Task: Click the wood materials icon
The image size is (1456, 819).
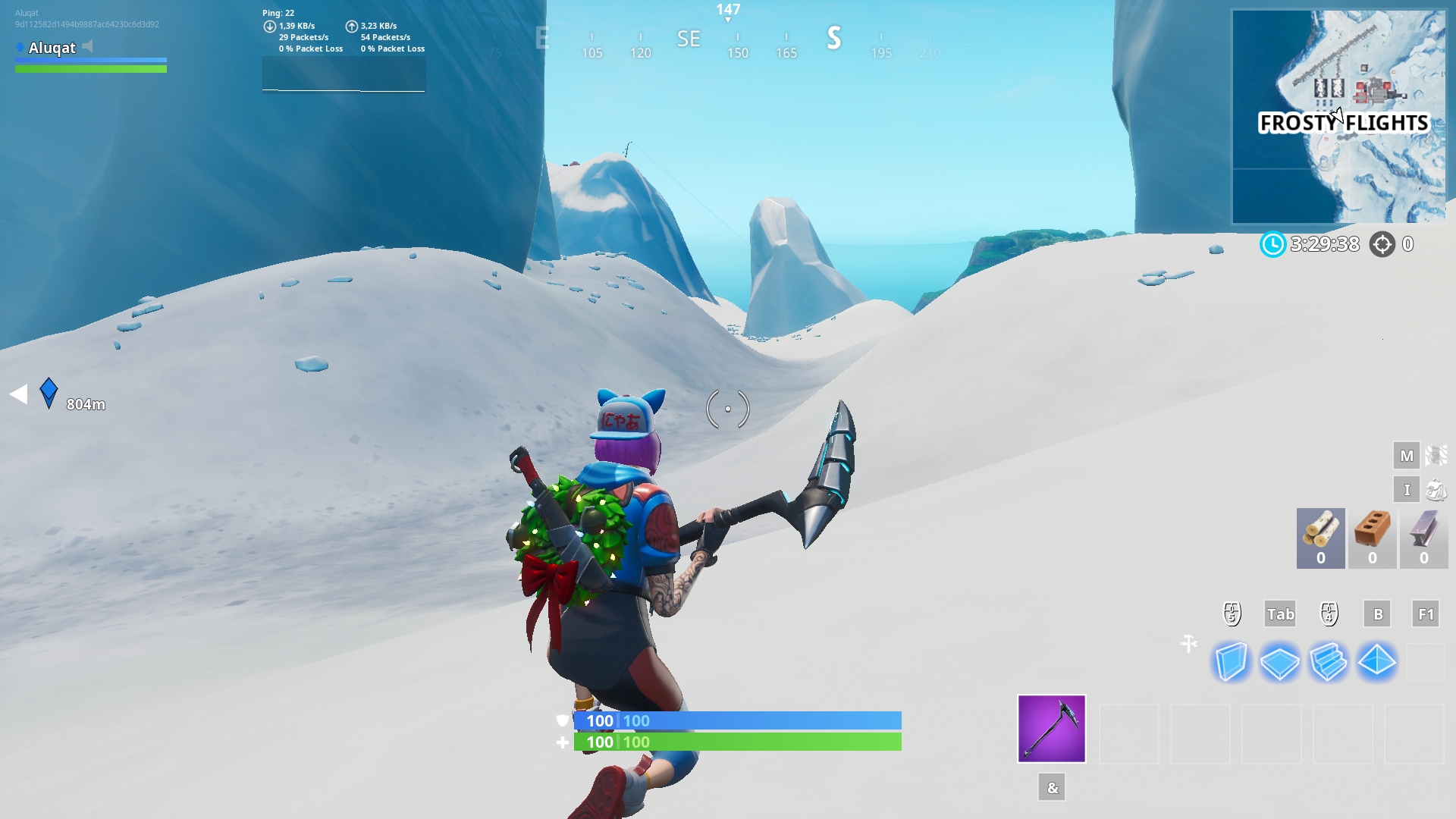Action: [x=1319, y=537]
